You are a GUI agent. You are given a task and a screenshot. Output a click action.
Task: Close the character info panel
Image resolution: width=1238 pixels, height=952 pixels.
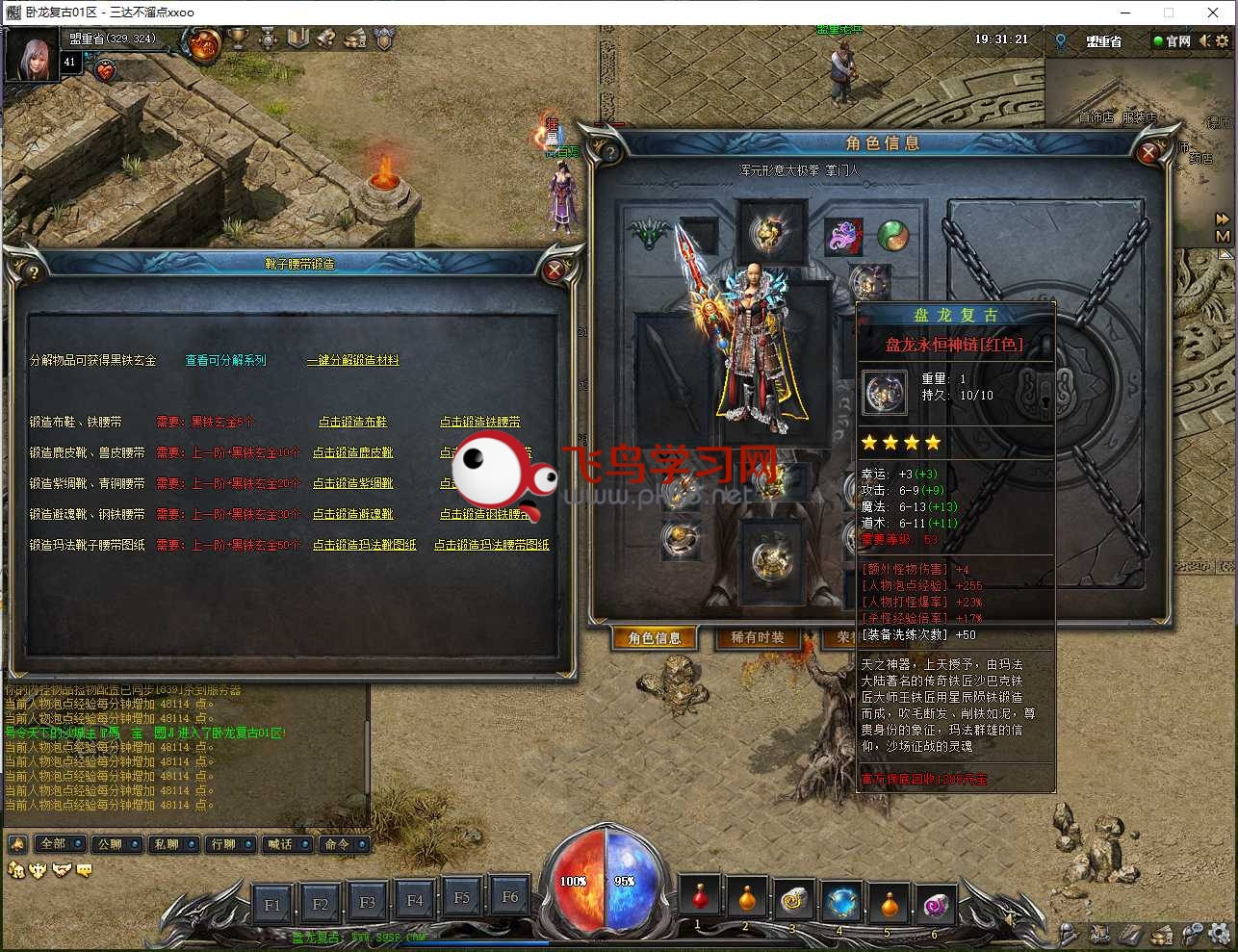click(x=1148, y=152)
